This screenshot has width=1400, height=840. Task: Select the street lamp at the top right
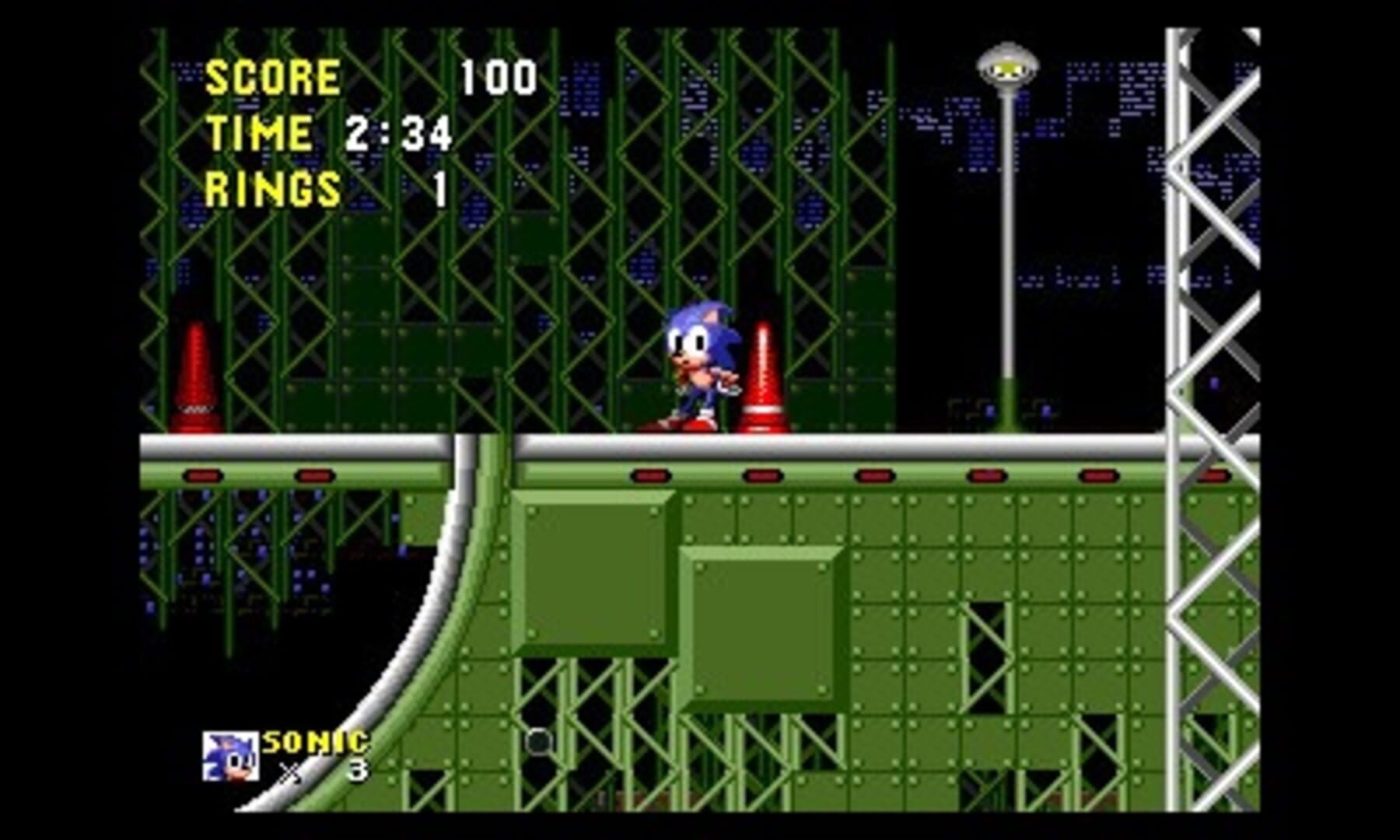click(x=1007, y=233)
